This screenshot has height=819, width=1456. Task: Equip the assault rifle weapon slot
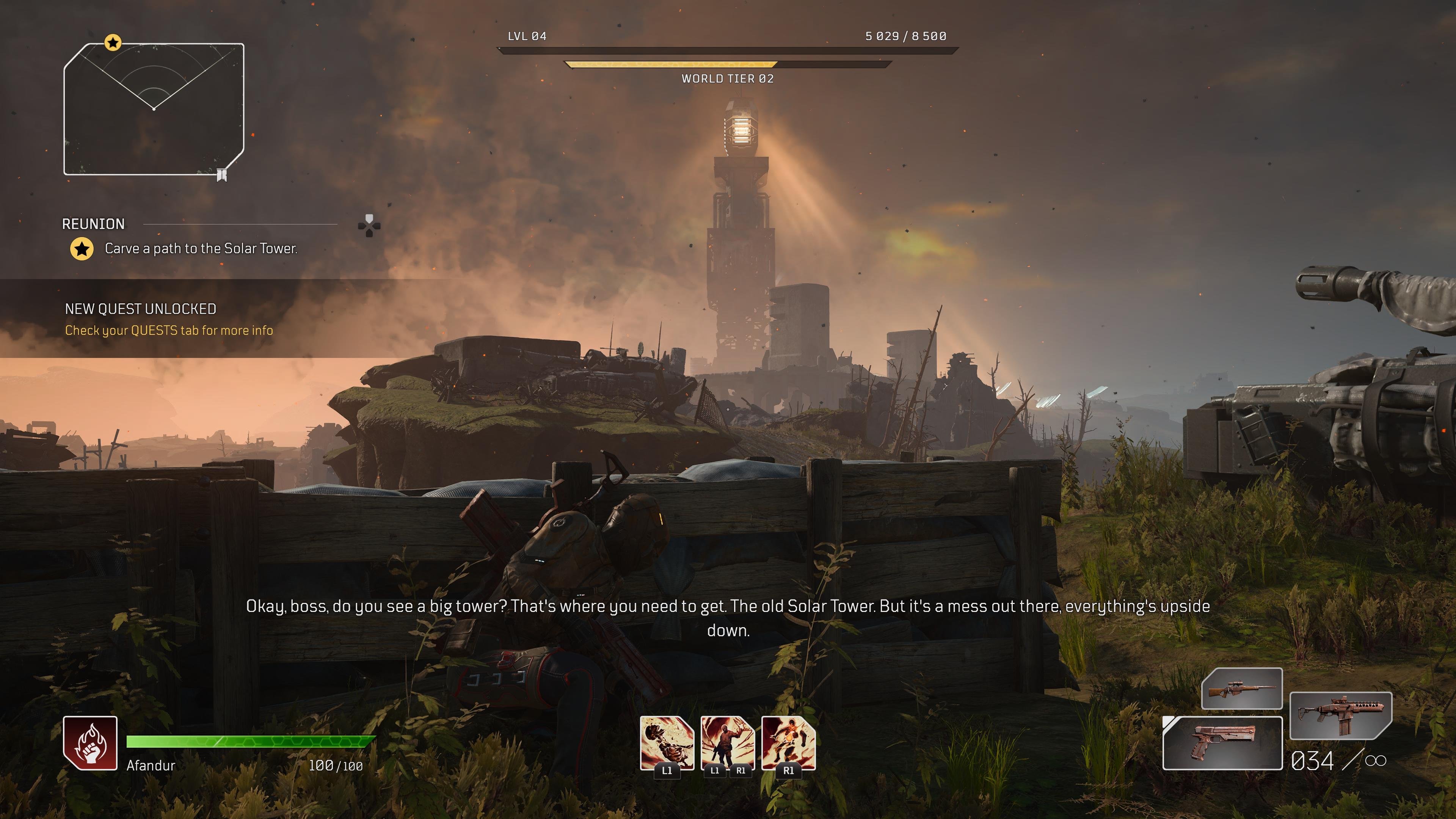pyautogui.click(x=1340, y=715)
